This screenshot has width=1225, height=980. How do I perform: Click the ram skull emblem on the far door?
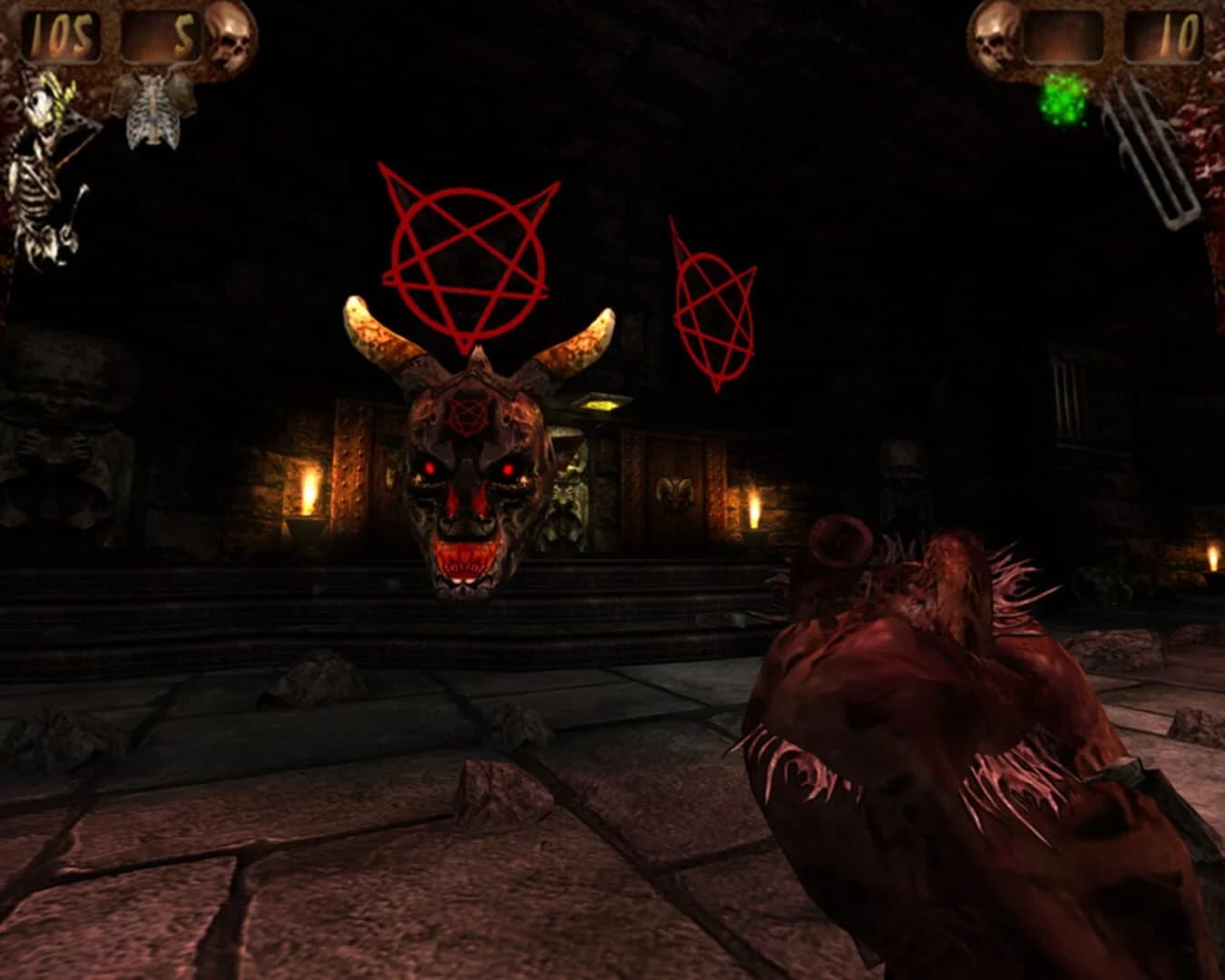point(673,493)
